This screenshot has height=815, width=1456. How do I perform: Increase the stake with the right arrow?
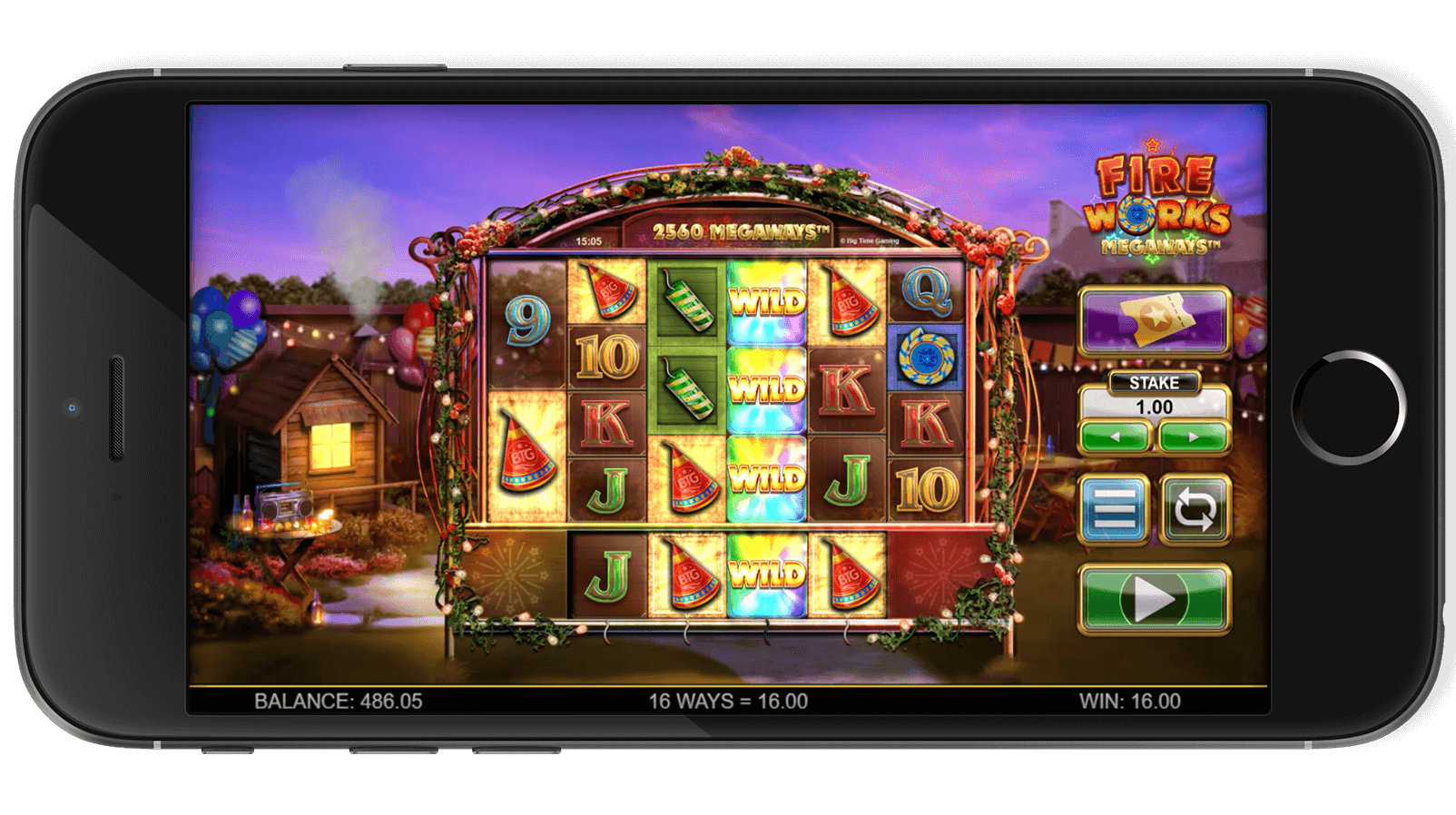pos(1192,436)
